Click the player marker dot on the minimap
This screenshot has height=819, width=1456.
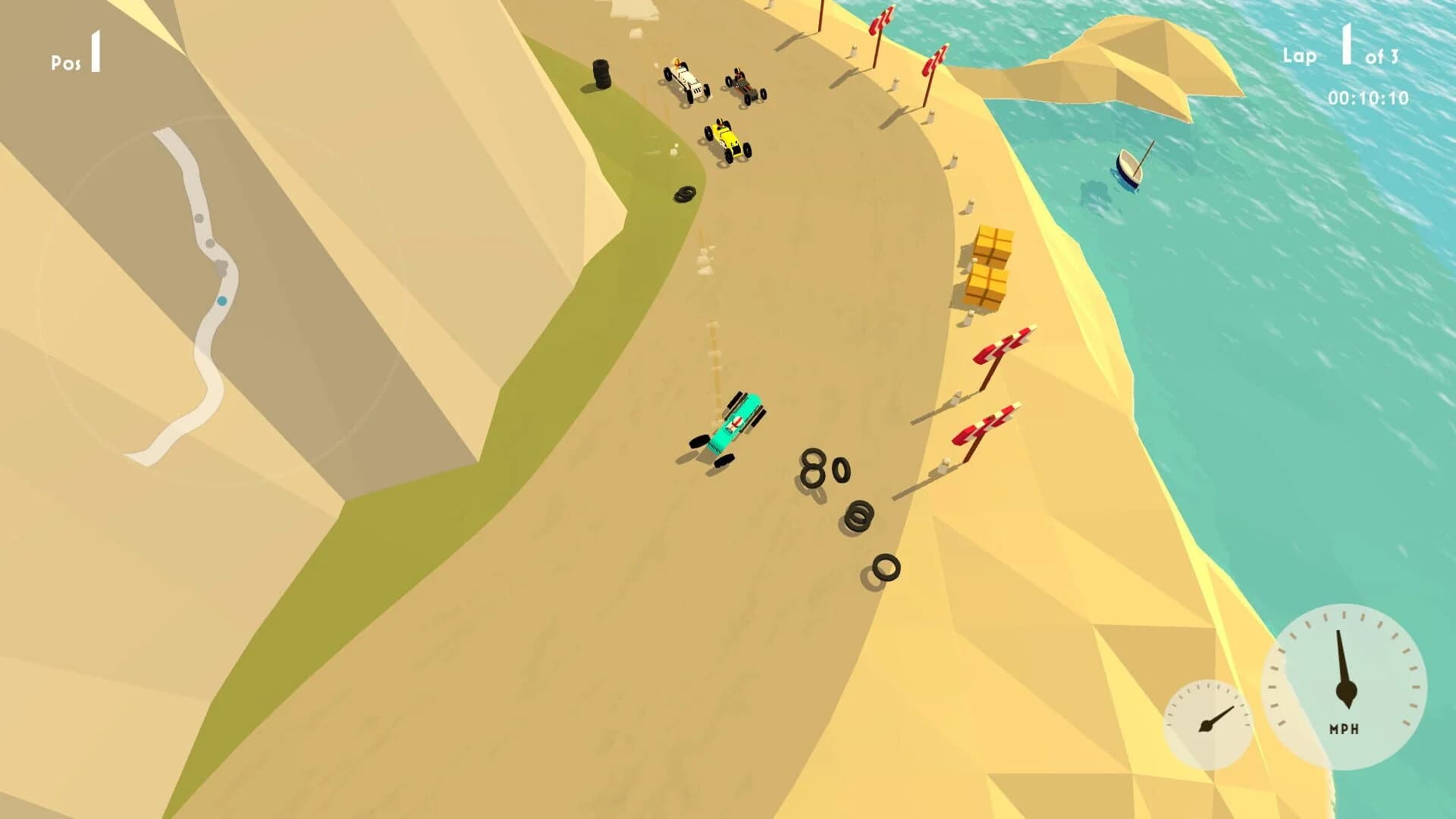pyautogui.click(x=221, y=302)
